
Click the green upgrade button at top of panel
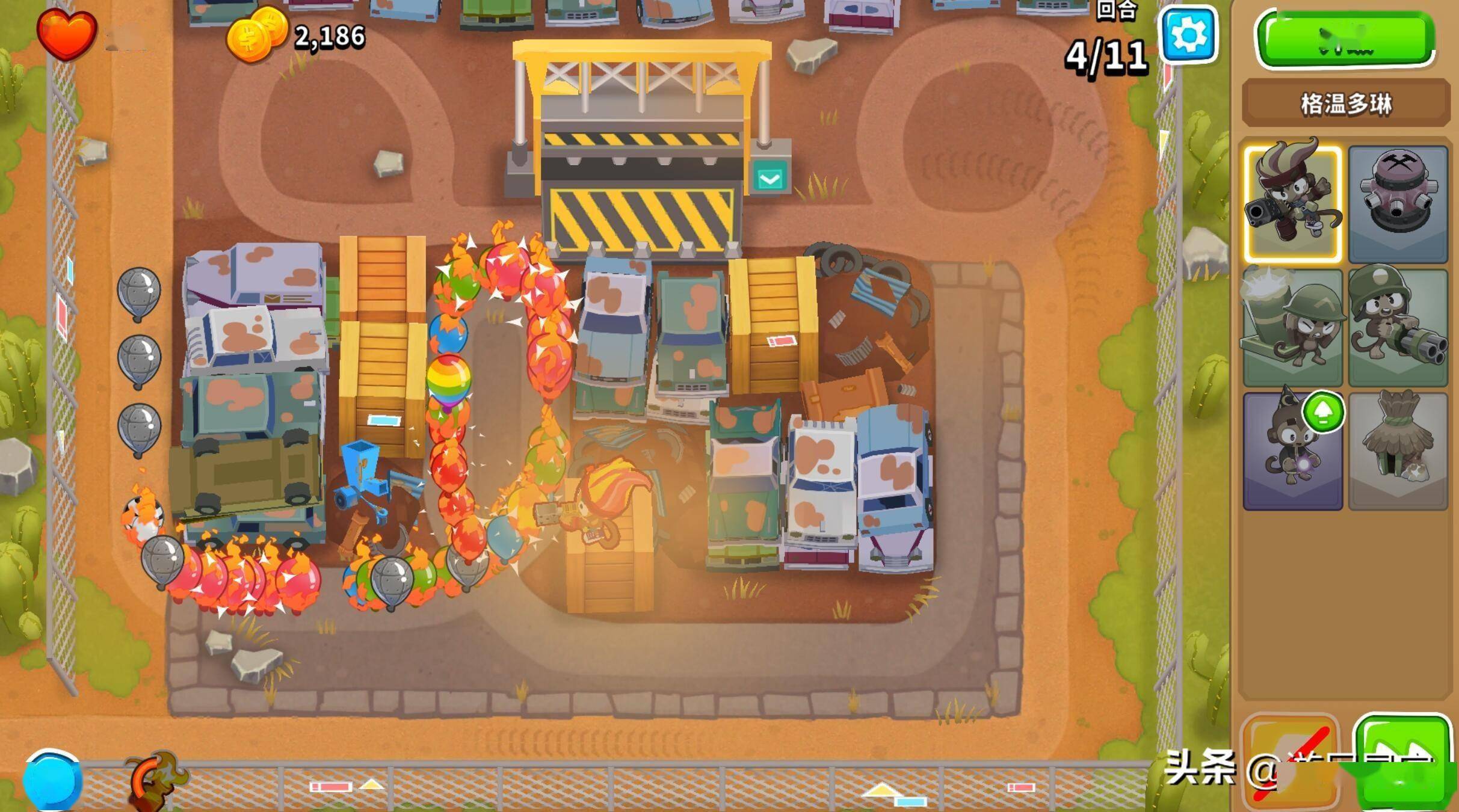point(1345,38)
